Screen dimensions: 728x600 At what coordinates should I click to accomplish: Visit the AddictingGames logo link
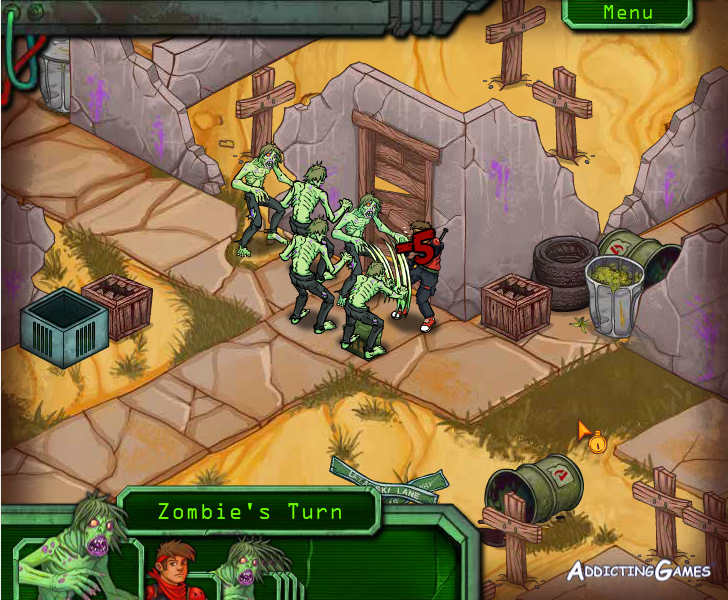pos(639,571)
